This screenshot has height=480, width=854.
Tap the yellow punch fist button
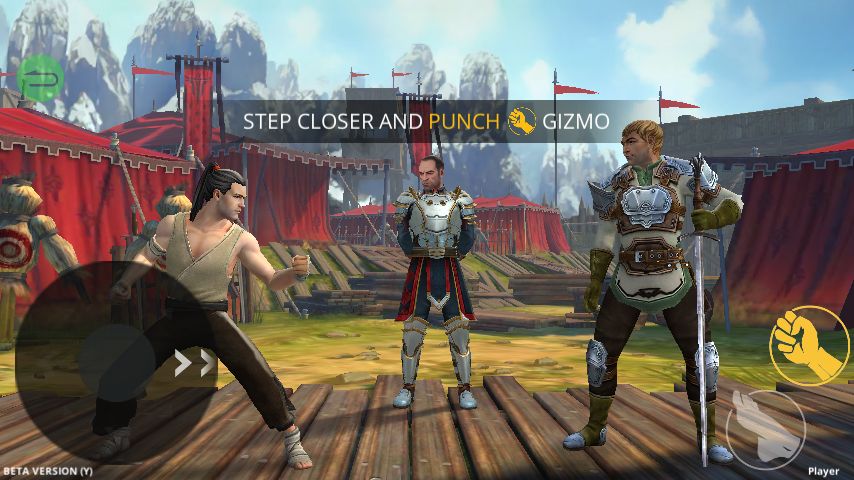tap(808, 345)
